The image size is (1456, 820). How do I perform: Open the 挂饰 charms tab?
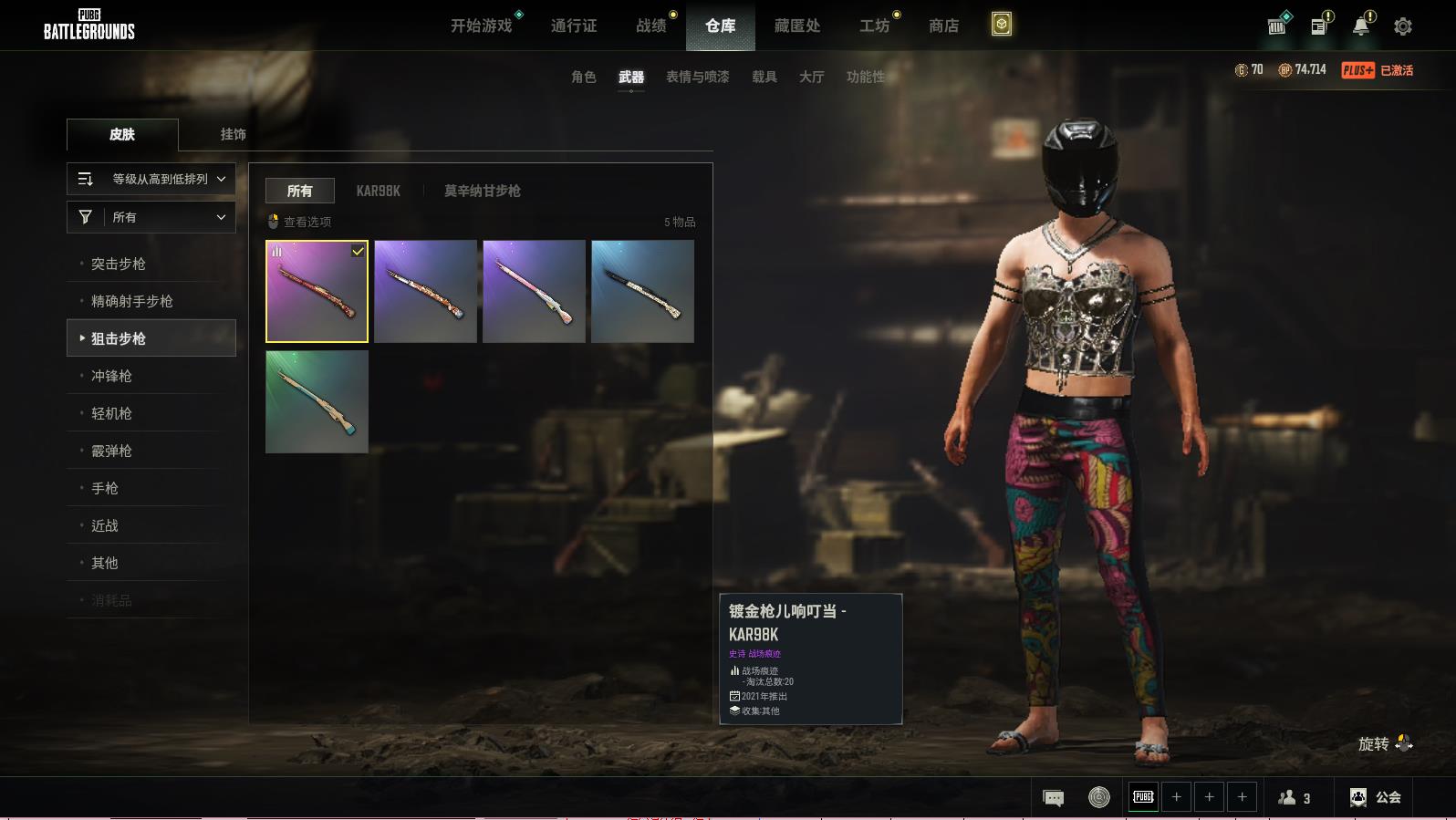pyautogui.click(x=233, y=134)
